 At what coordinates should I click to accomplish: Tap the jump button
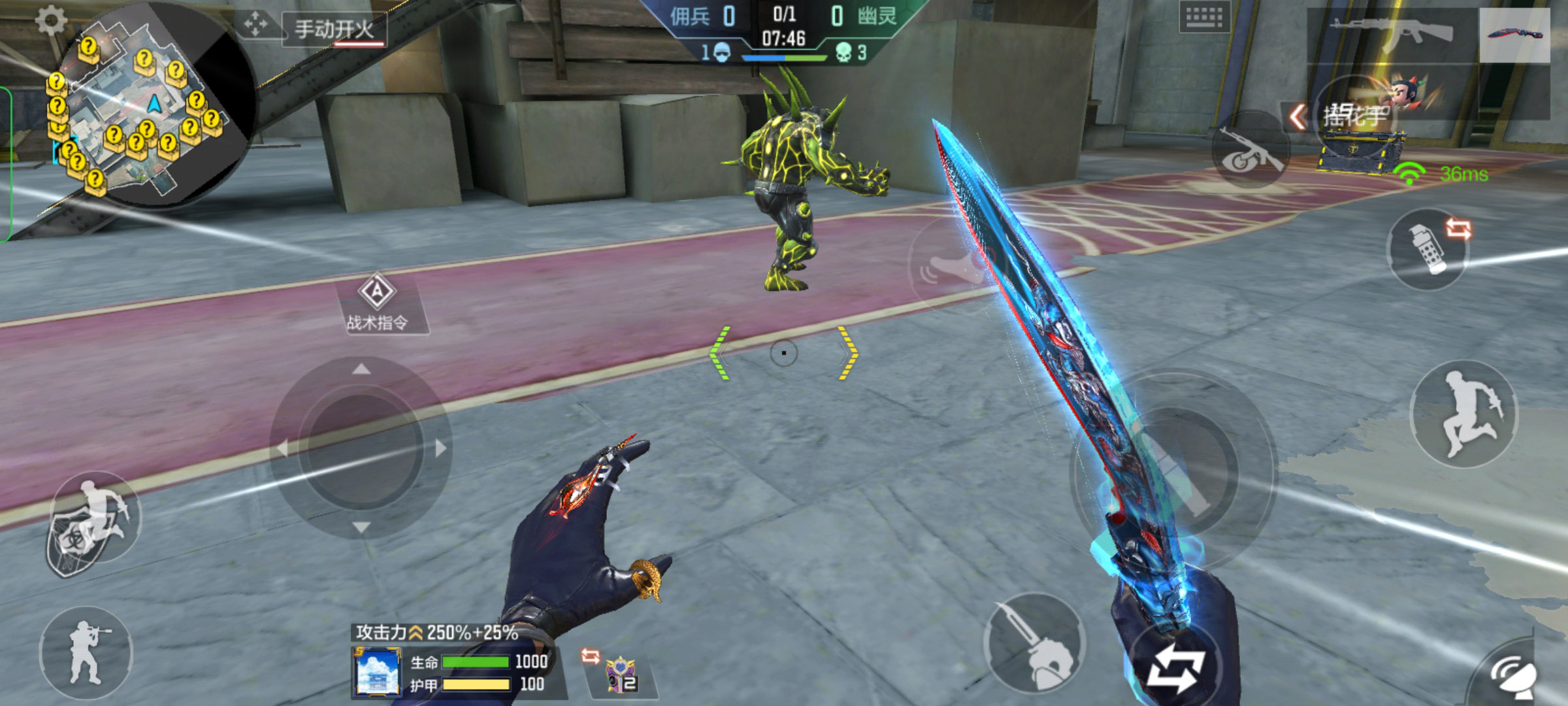[1463, 413]
